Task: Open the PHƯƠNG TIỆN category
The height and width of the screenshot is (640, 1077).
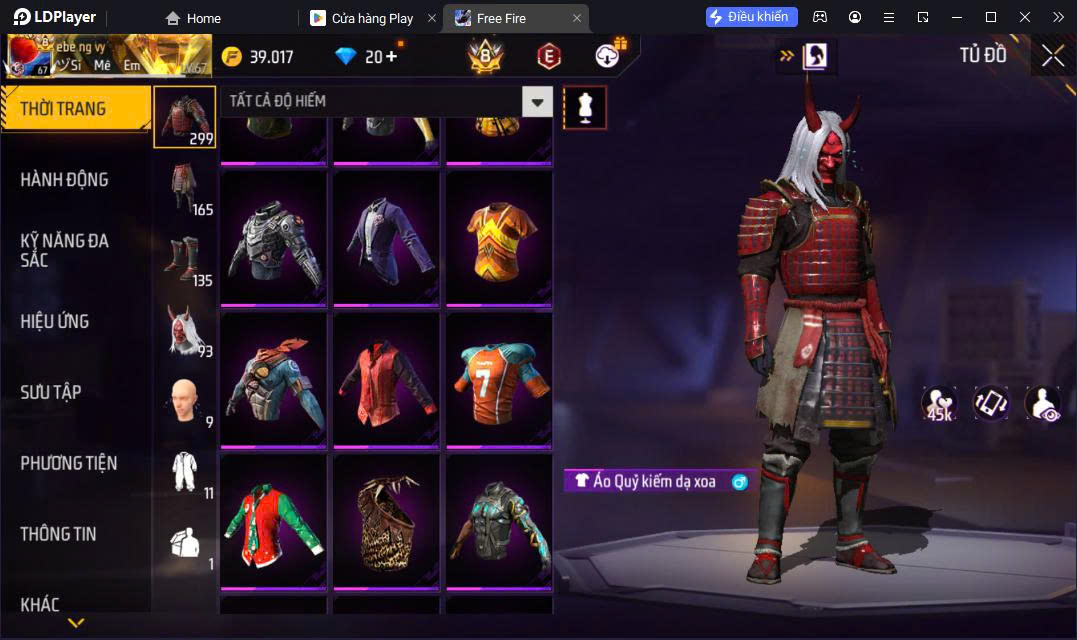Action: pyautogui.click(x=69, y=463)
